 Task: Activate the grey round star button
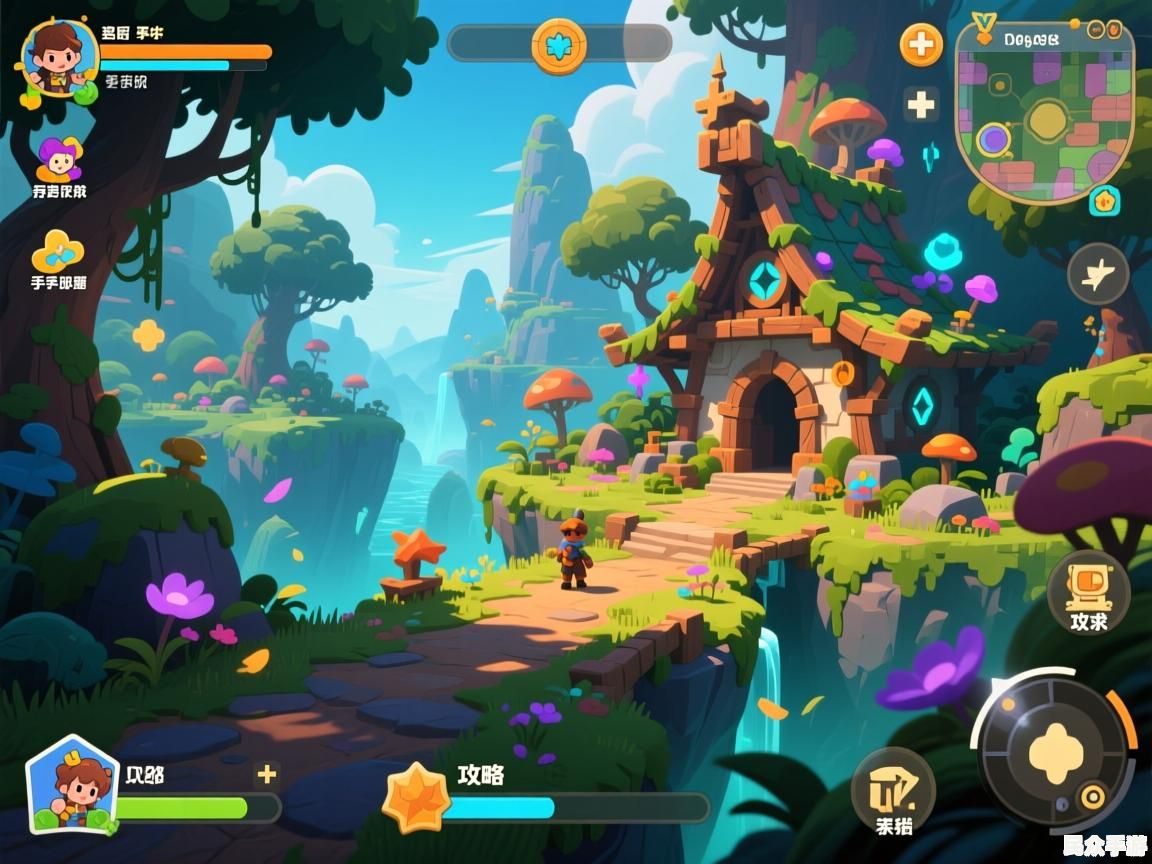click(1097, 273)
